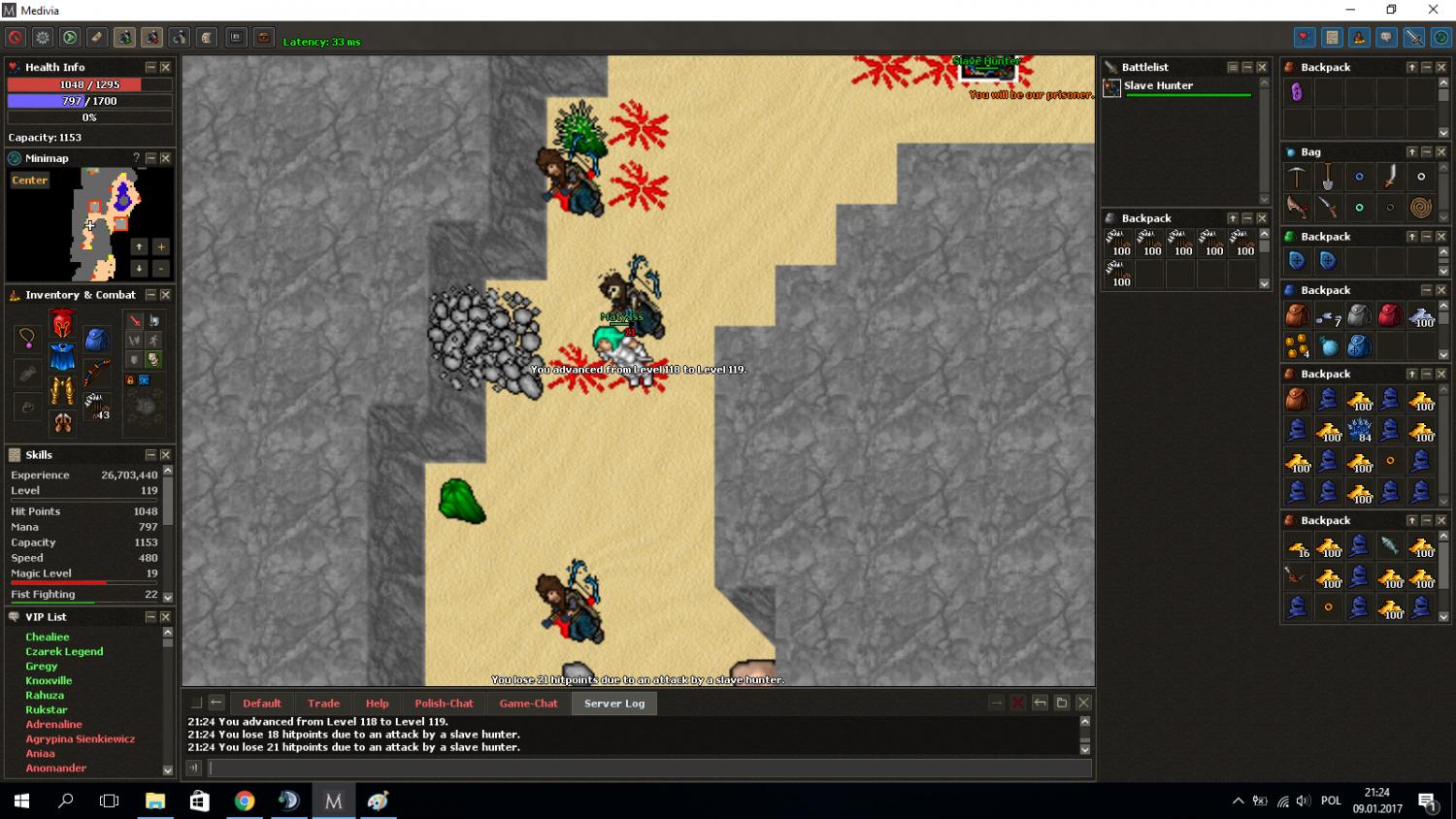Click the chat text input field
The height and width of the screenshot is (819, 1456).
(x=648, y=769)
